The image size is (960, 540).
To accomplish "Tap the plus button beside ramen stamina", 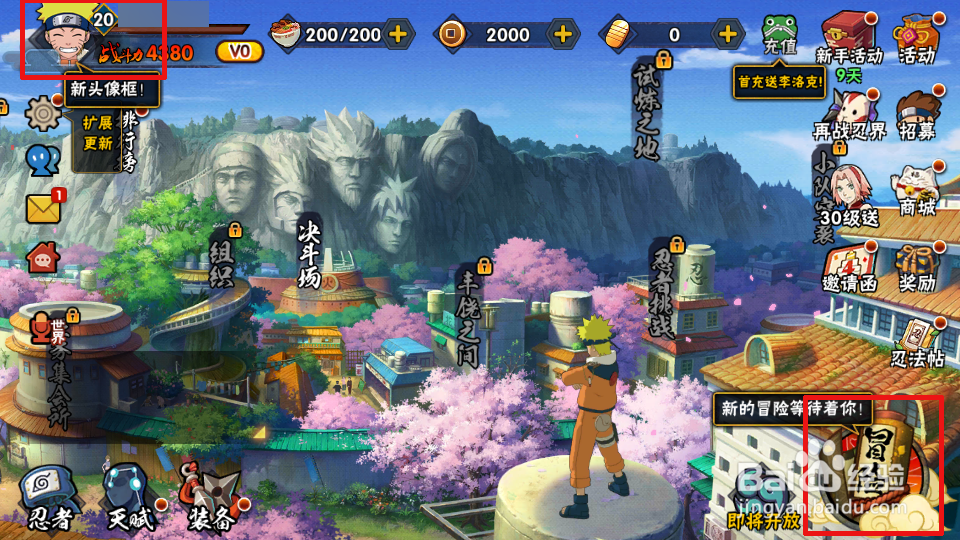I will point(398,35).
